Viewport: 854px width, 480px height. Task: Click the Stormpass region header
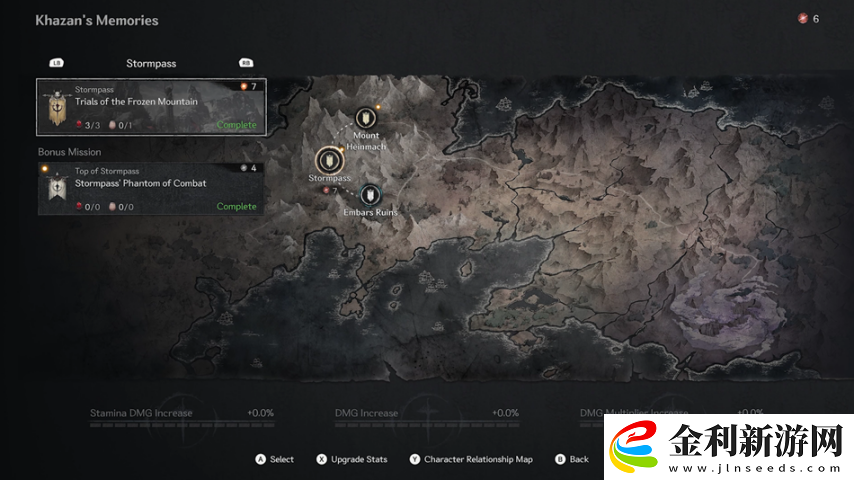point(151,63)
